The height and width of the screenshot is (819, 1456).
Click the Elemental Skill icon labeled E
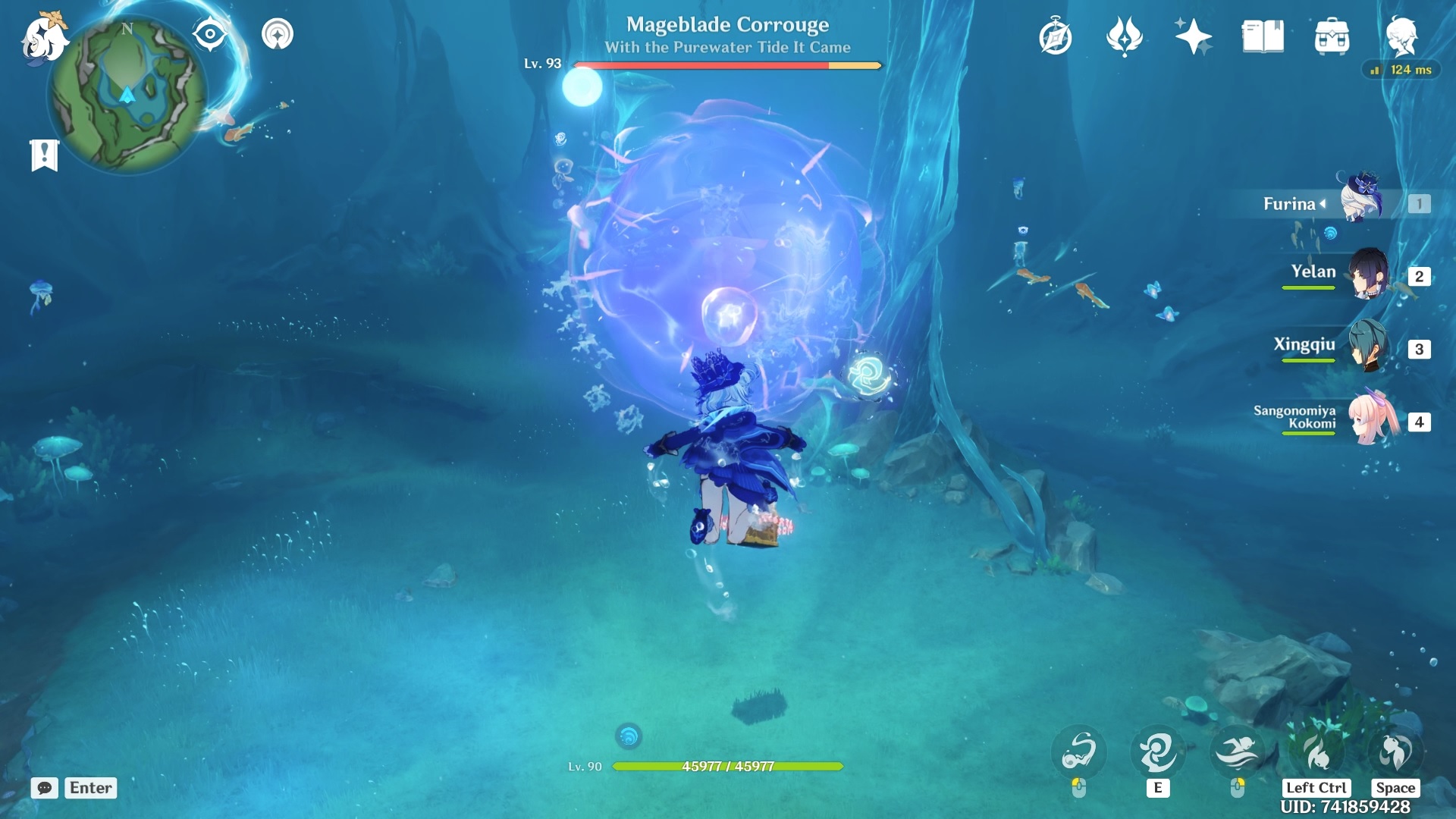coord(1156,752)
